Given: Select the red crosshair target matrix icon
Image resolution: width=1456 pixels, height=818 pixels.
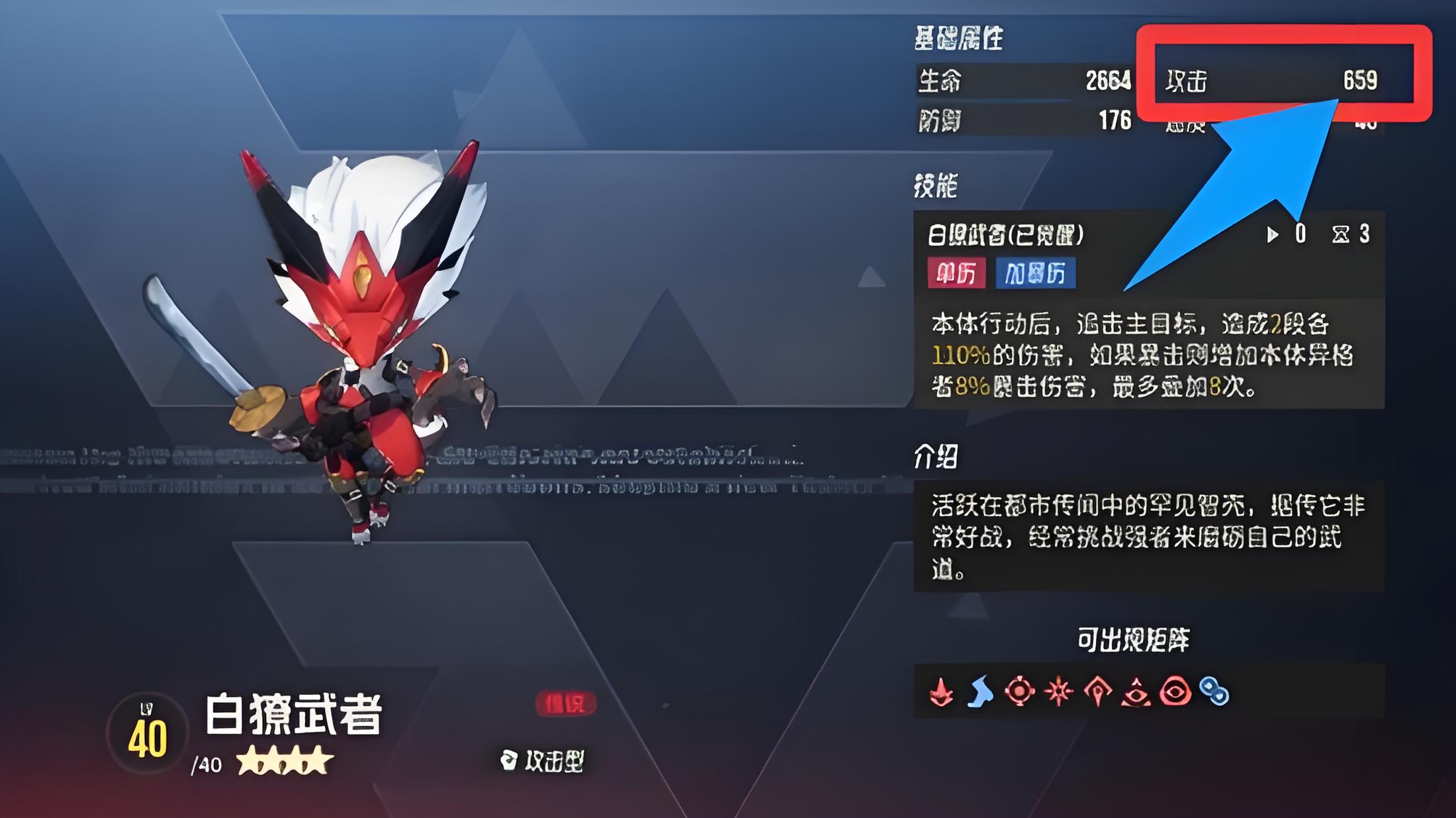Looking at the screenshot, I should point(1019,692).
